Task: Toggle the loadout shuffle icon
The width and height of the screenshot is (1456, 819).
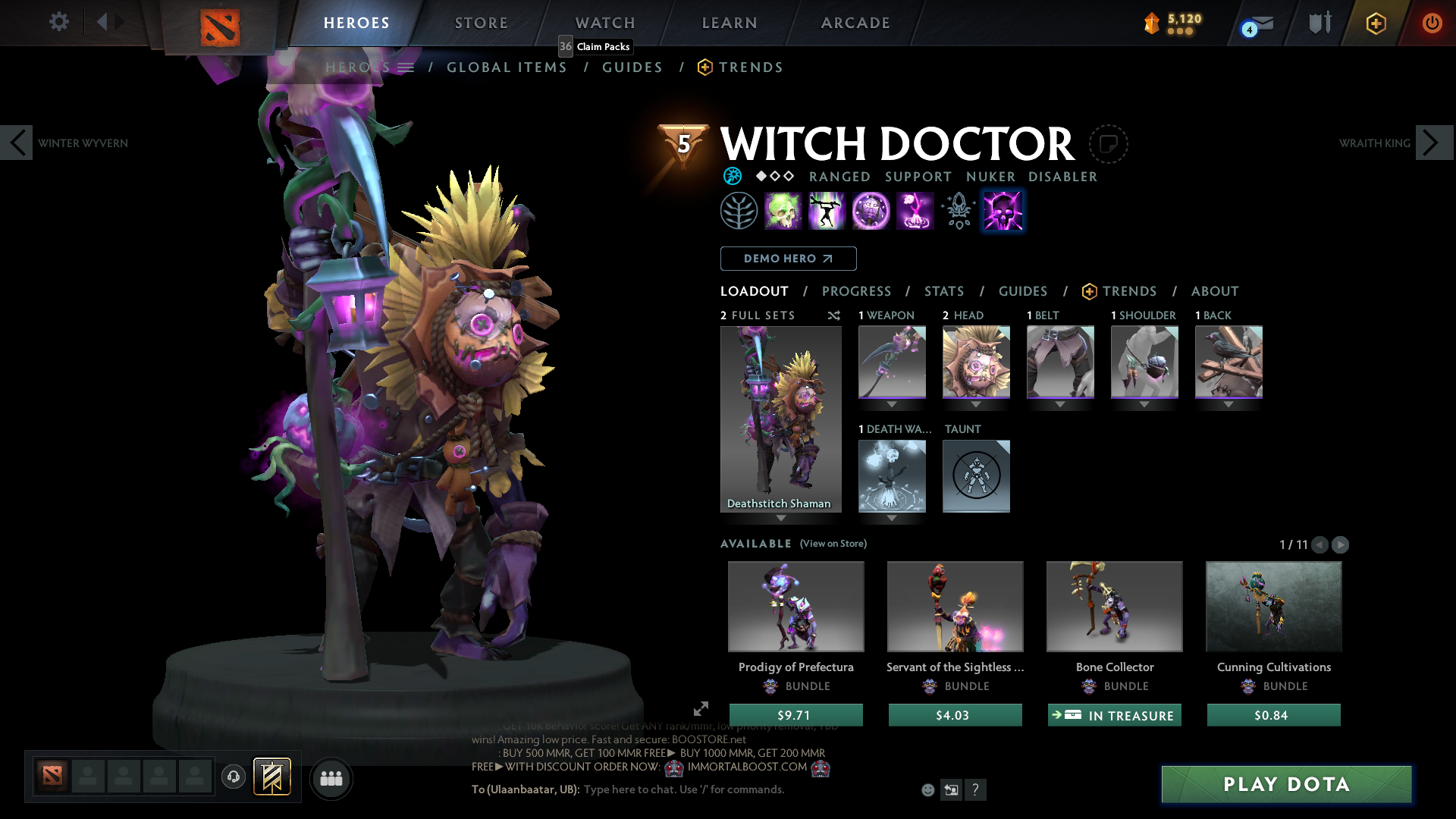Action: point(834,315)
